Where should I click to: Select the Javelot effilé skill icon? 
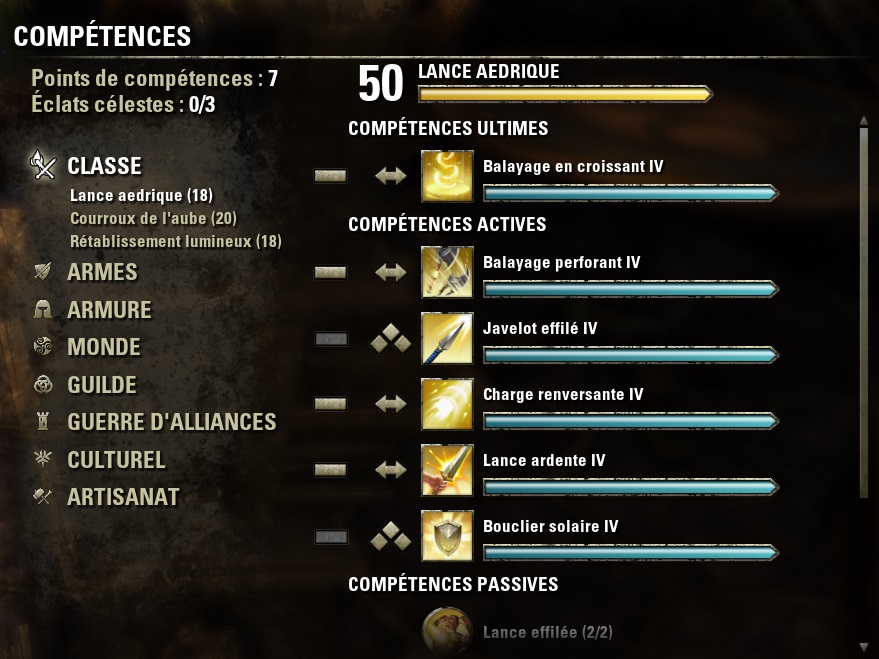pyautogui.click(x=447, y=338)
